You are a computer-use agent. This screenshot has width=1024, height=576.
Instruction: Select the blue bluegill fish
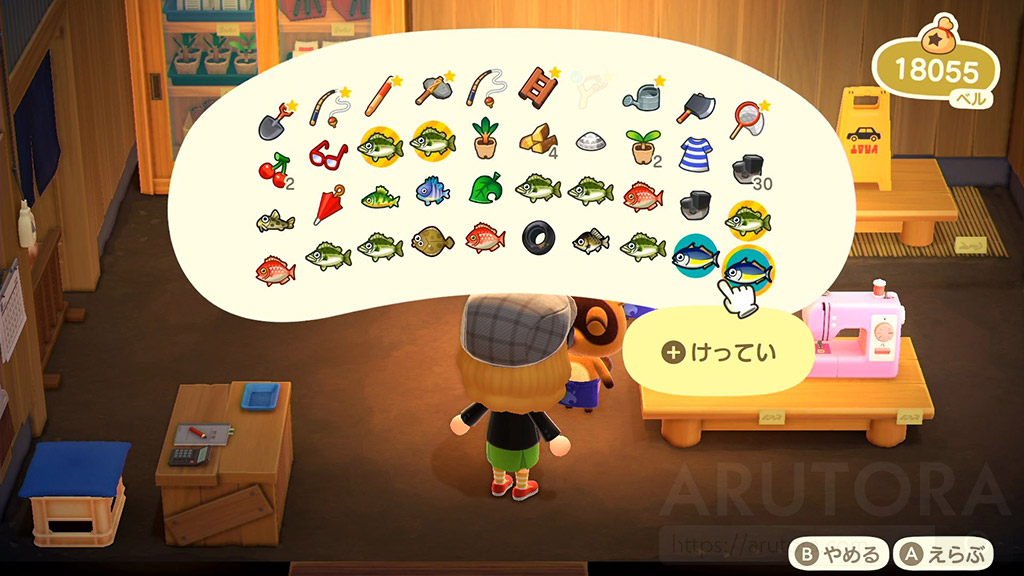433,191
